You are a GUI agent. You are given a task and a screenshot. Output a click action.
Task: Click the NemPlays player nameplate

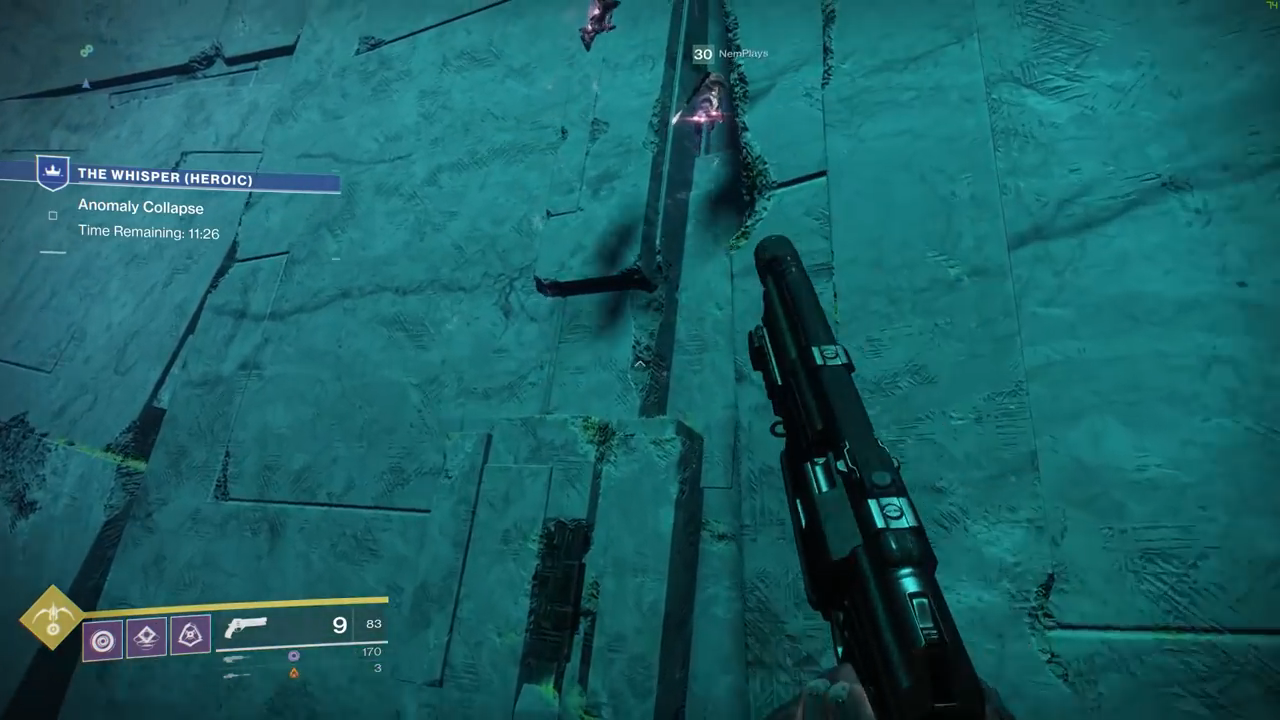pyautogui.click(x=743, y=54)
